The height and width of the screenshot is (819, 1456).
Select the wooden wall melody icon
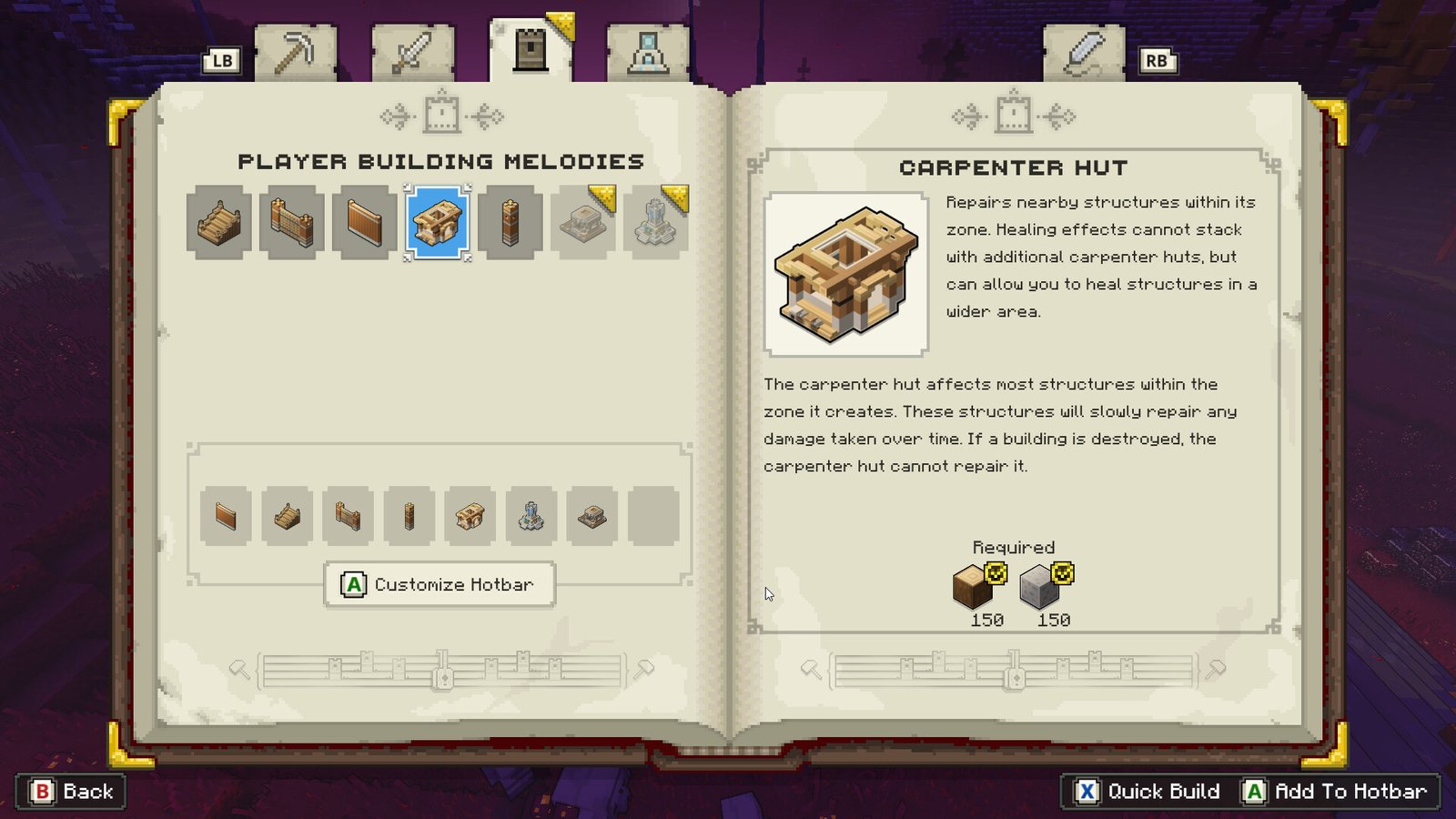[364, 223]
